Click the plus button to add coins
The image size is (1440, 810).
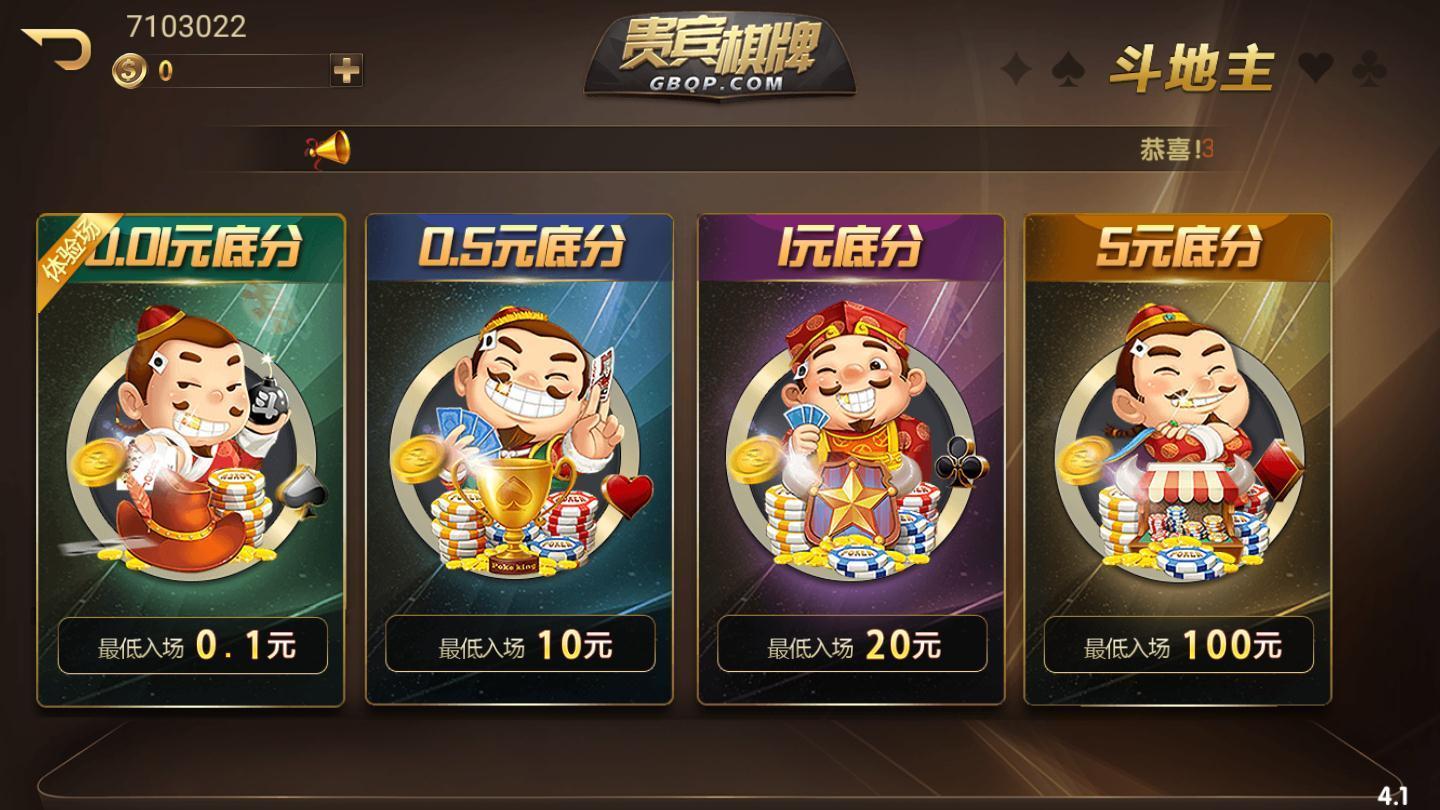click(x=344, y=69)
